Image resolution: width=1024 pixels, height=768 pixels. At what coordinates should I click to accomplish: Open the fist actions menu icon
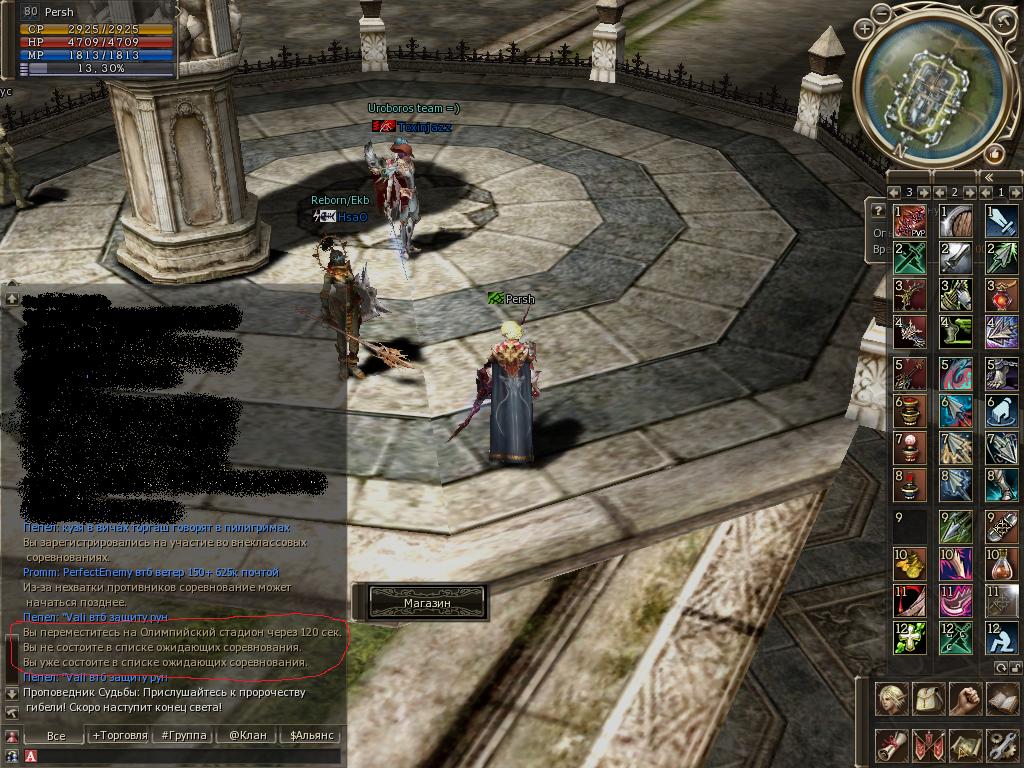[x=965, y=699]
